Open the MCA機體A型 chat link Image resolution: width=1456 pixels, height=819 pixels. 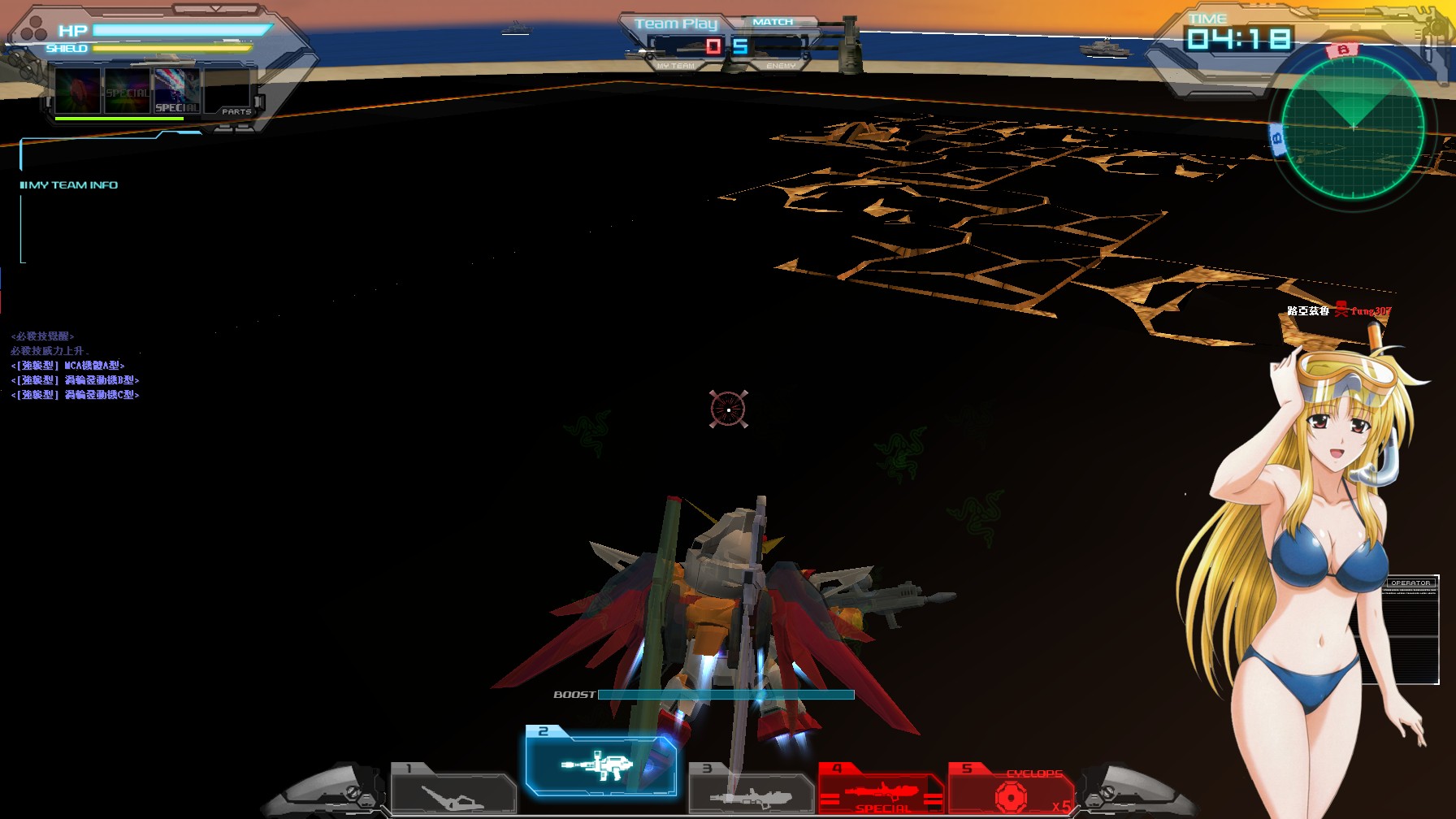tap(69, 365)
